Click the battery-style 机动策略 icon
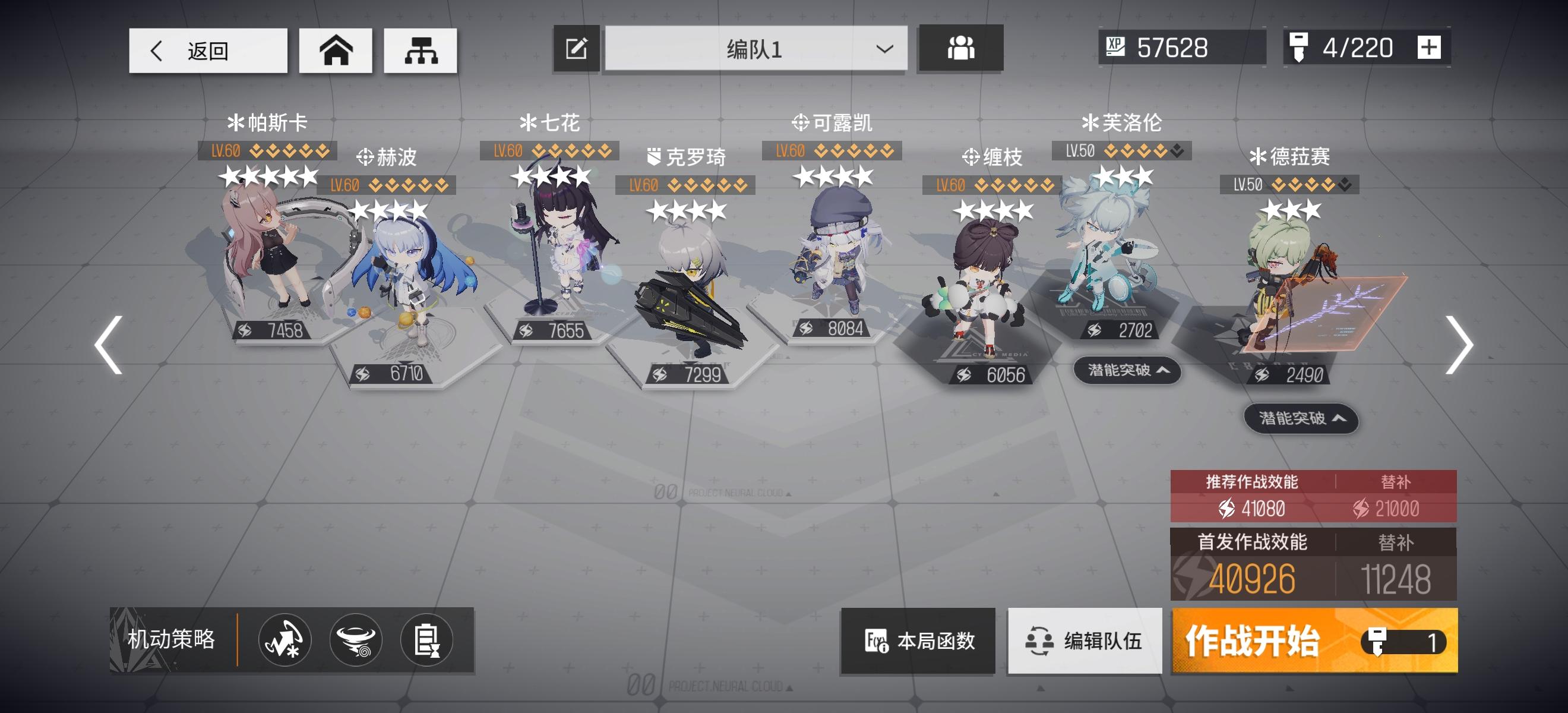 click(426, 639)
